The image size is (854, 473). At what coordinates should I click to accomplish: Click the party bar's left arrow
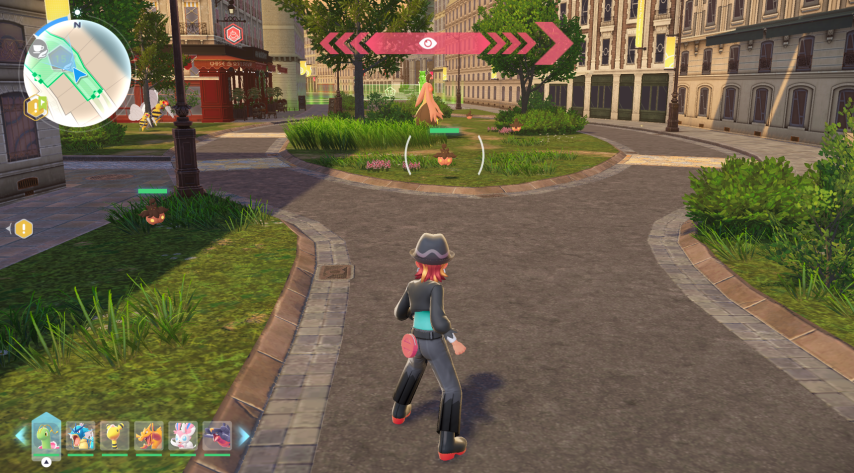pyautogui.click(x=20, y=435)
